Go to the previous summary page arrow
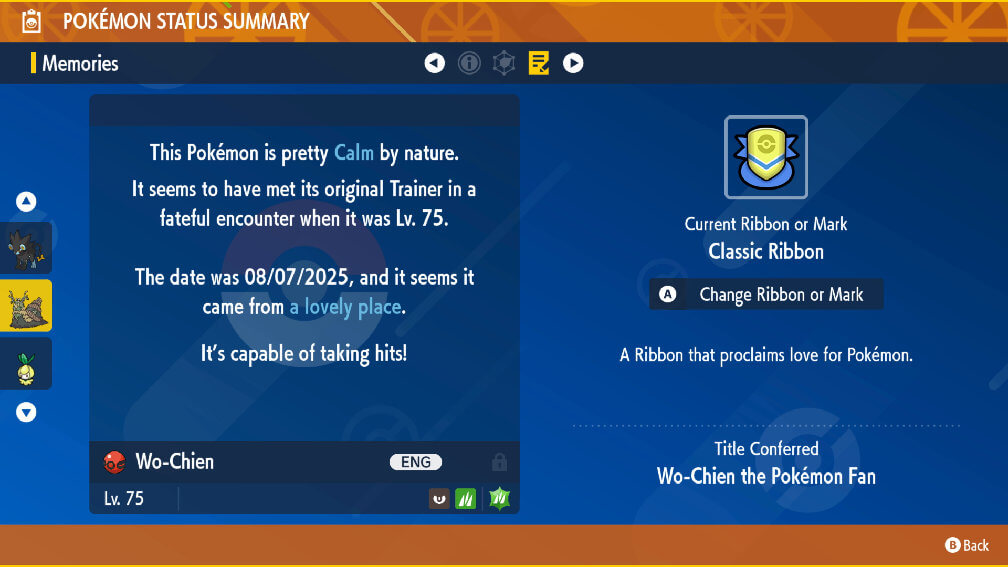Image resolution: width=1008 pixels, height=567 pixels. click(434, 63)
